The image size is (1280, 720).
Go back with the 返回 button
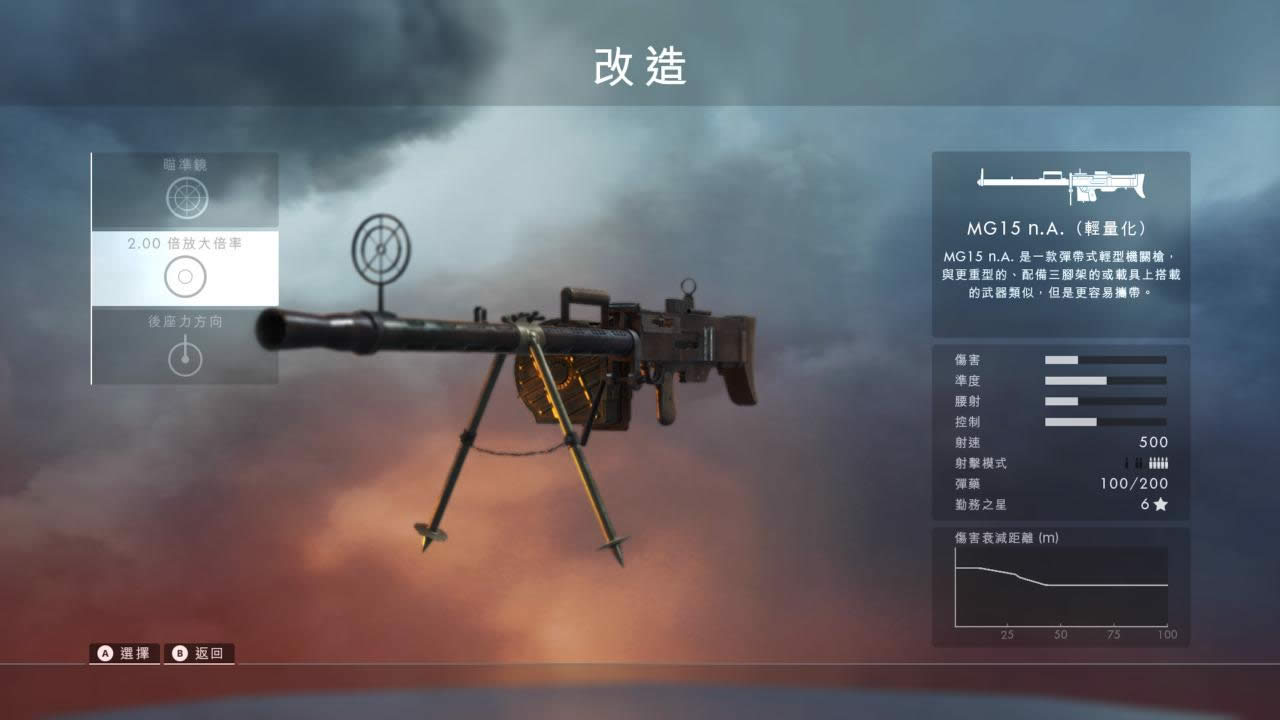point(200,654)
